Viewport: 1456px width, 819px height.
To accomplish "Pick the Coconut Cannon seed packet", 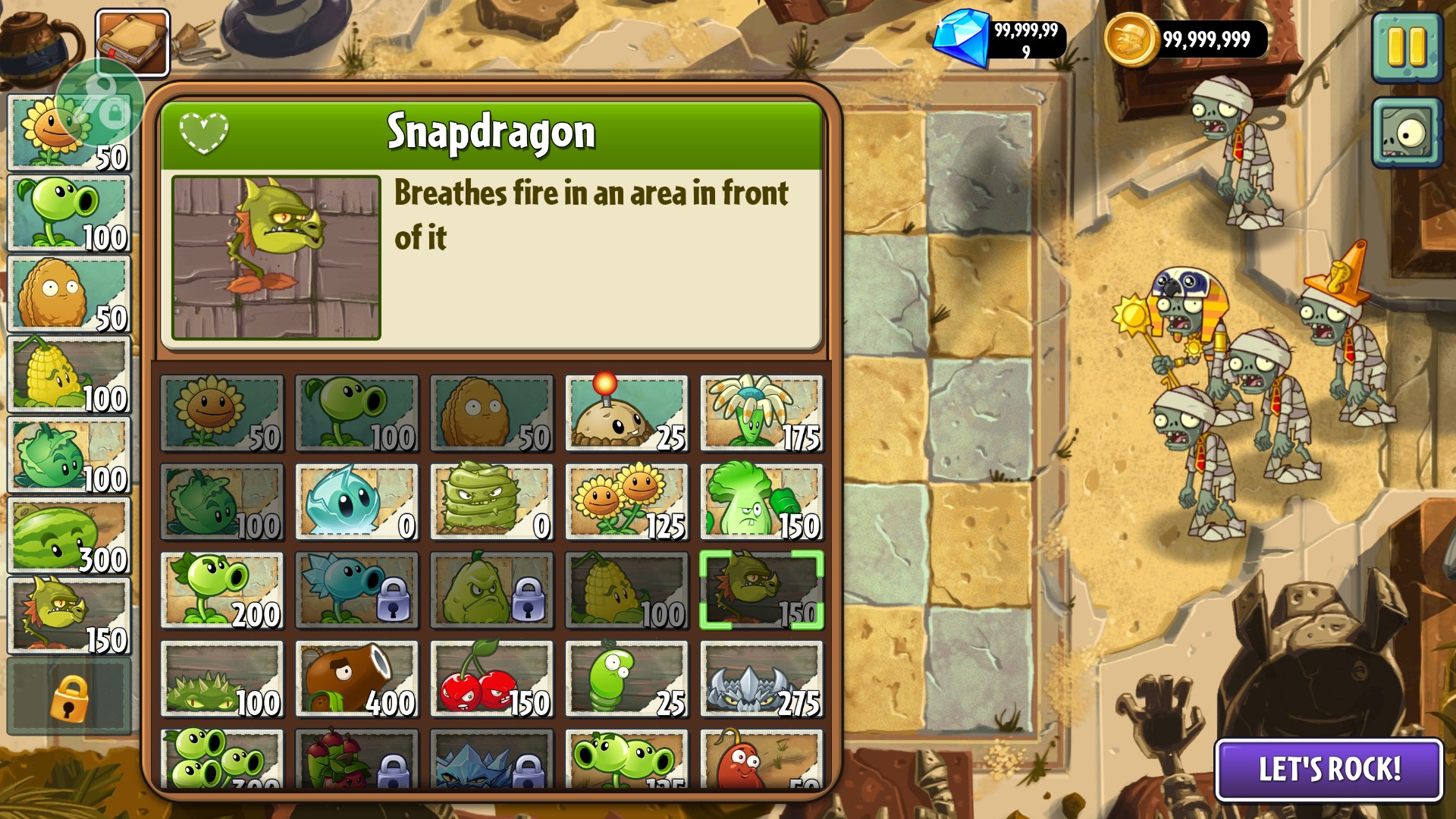I will tap(356, 679).
